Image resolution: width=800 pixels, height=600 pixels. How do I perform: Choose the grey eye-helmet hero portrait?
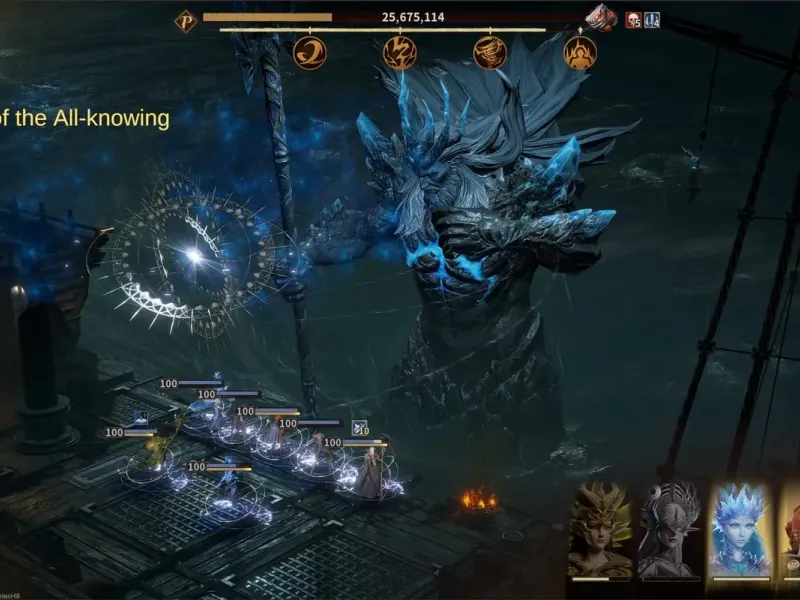click(x=670, y=530)
